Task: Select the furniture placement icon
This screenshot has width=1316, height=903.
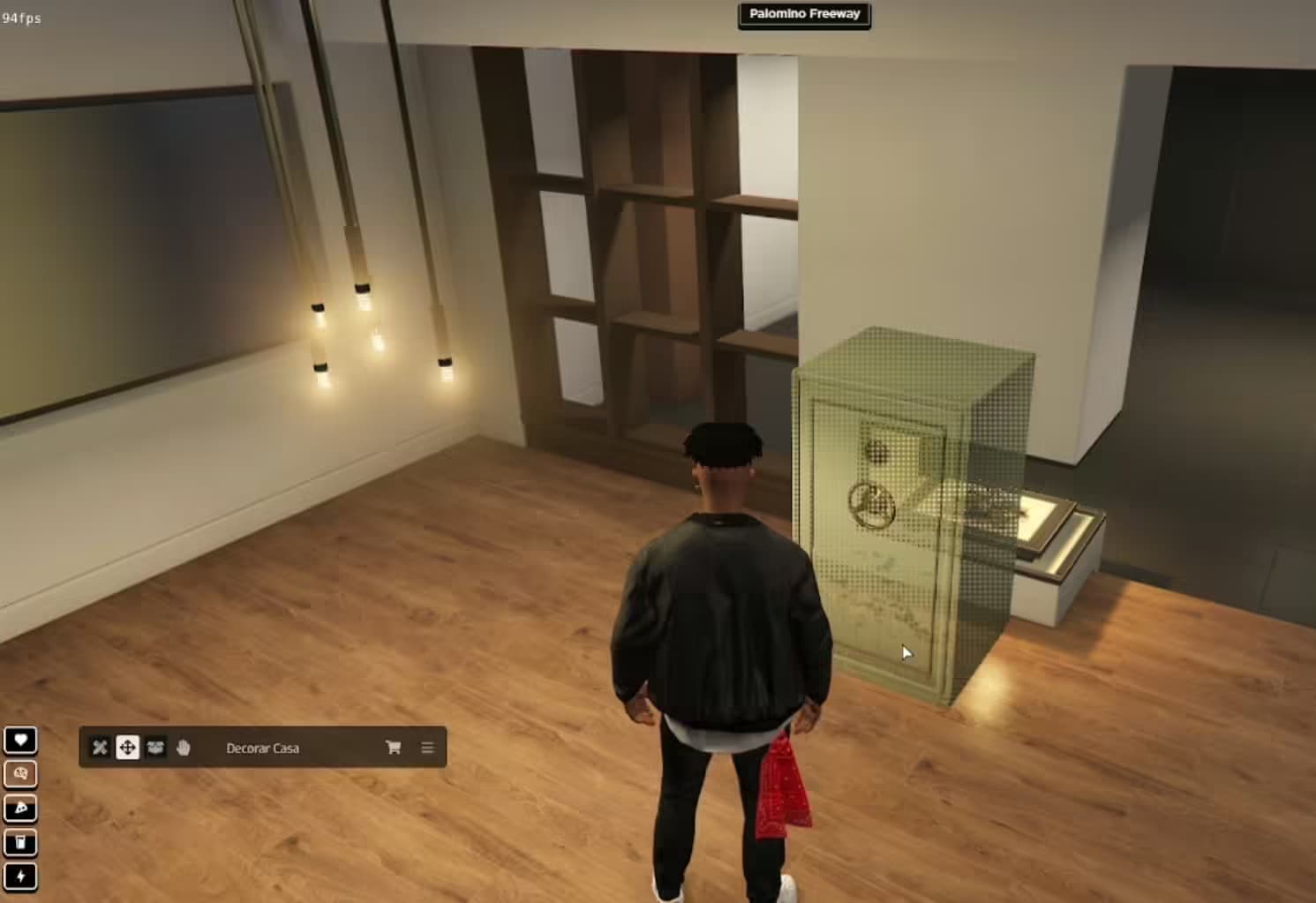Action: click(155, 747)
